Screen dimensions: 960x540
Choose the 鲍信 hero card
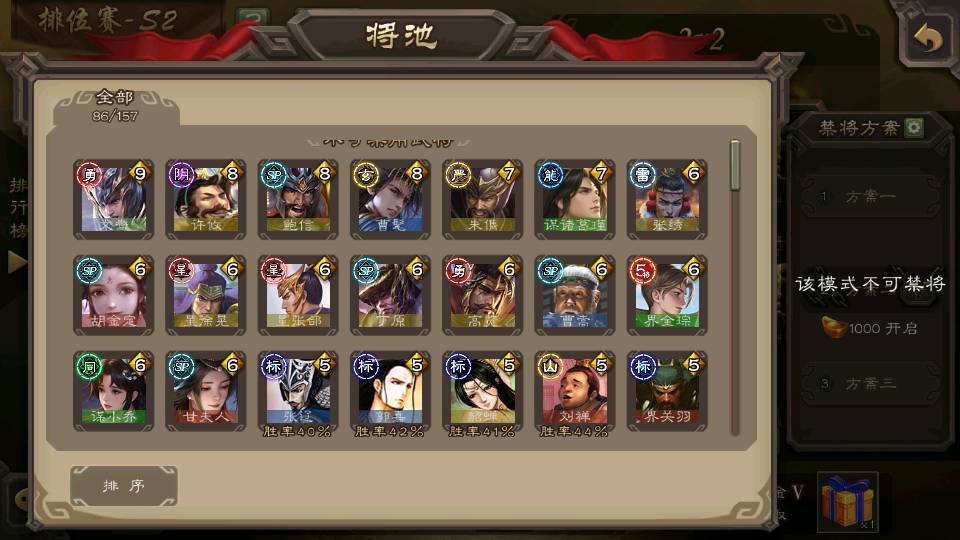point(298,199)
